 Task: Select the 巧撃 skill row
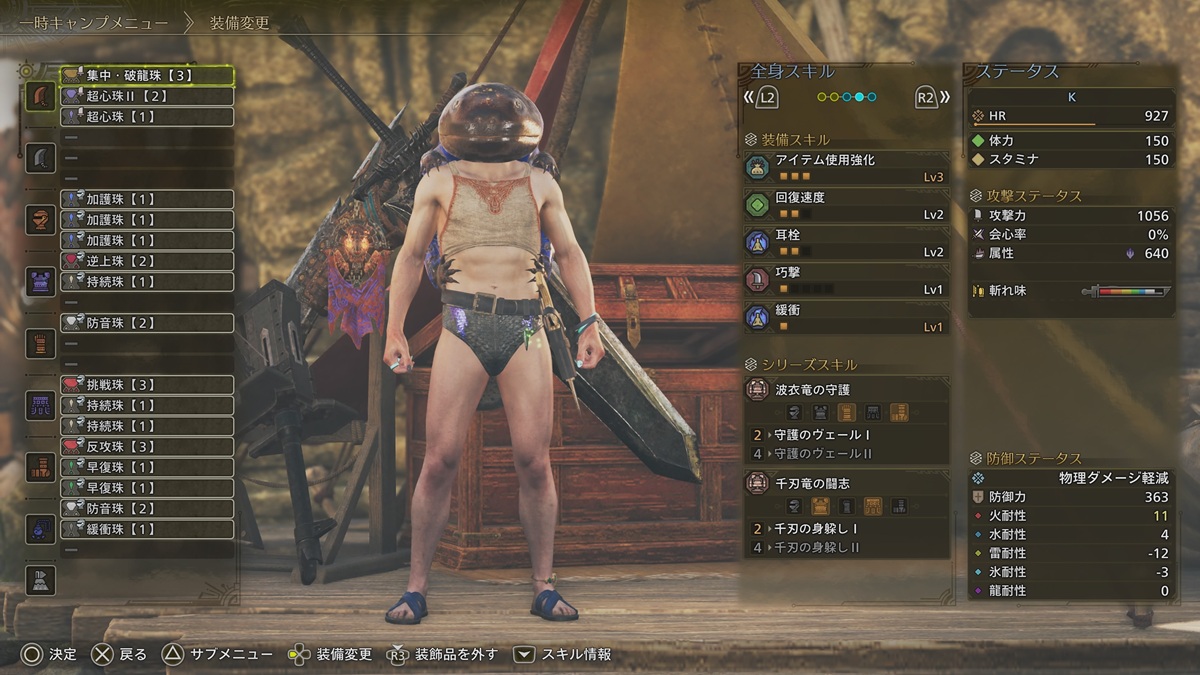pos(846,280)
